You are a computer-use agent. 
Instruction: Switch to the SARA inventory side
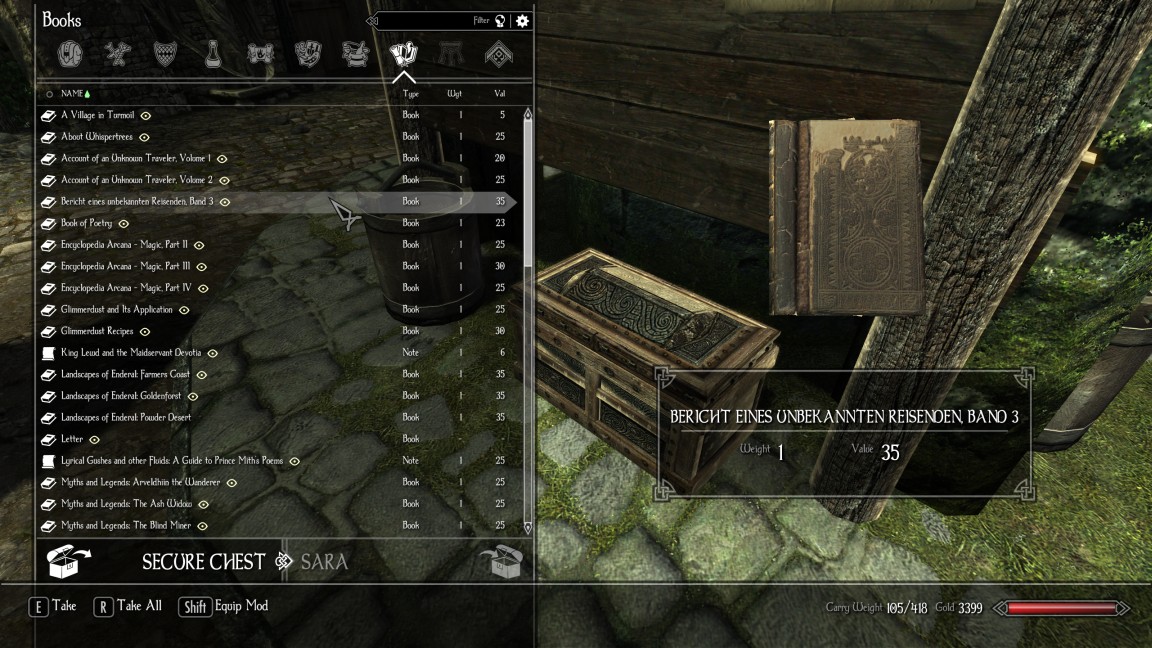(324, 561)
